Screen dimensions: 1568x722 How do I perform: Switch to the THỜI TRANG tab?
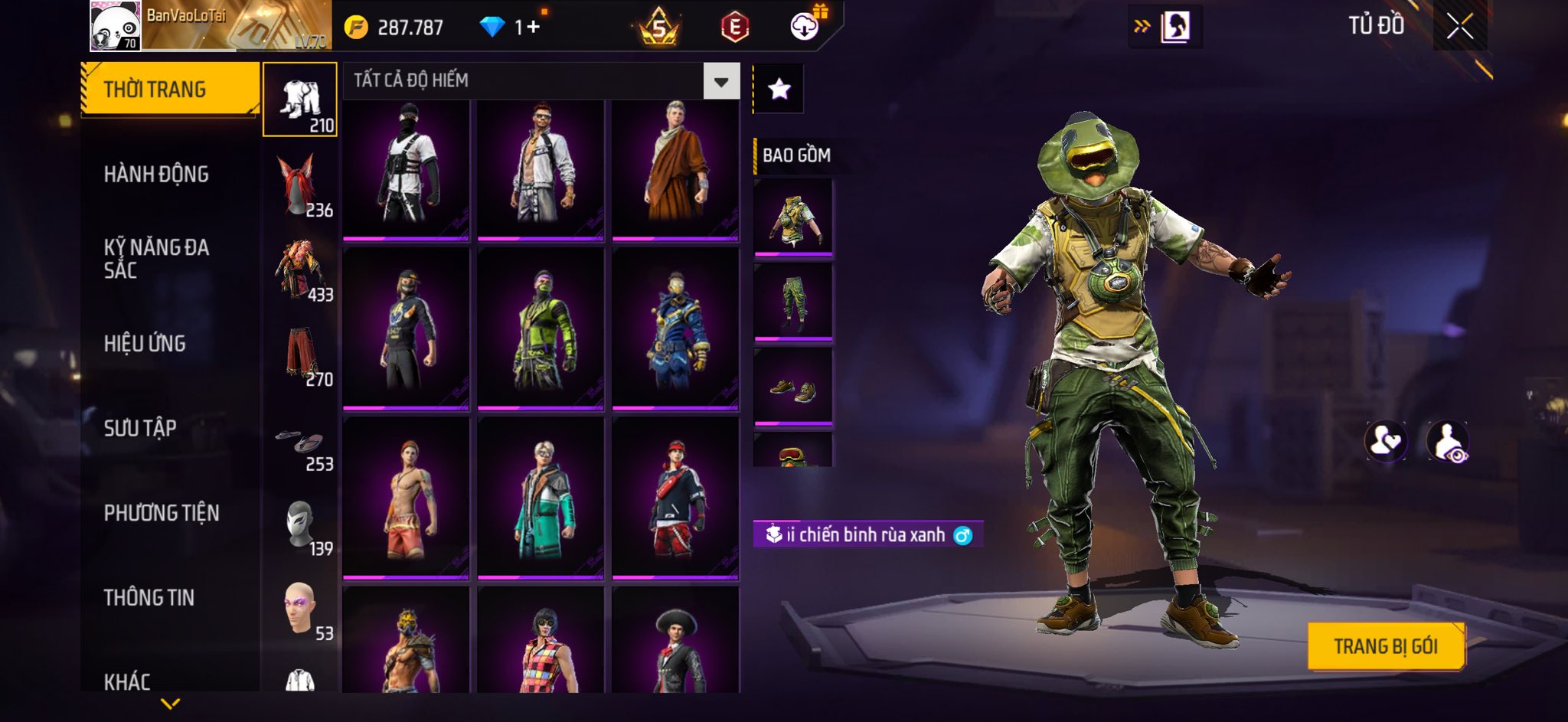(169, 89)
